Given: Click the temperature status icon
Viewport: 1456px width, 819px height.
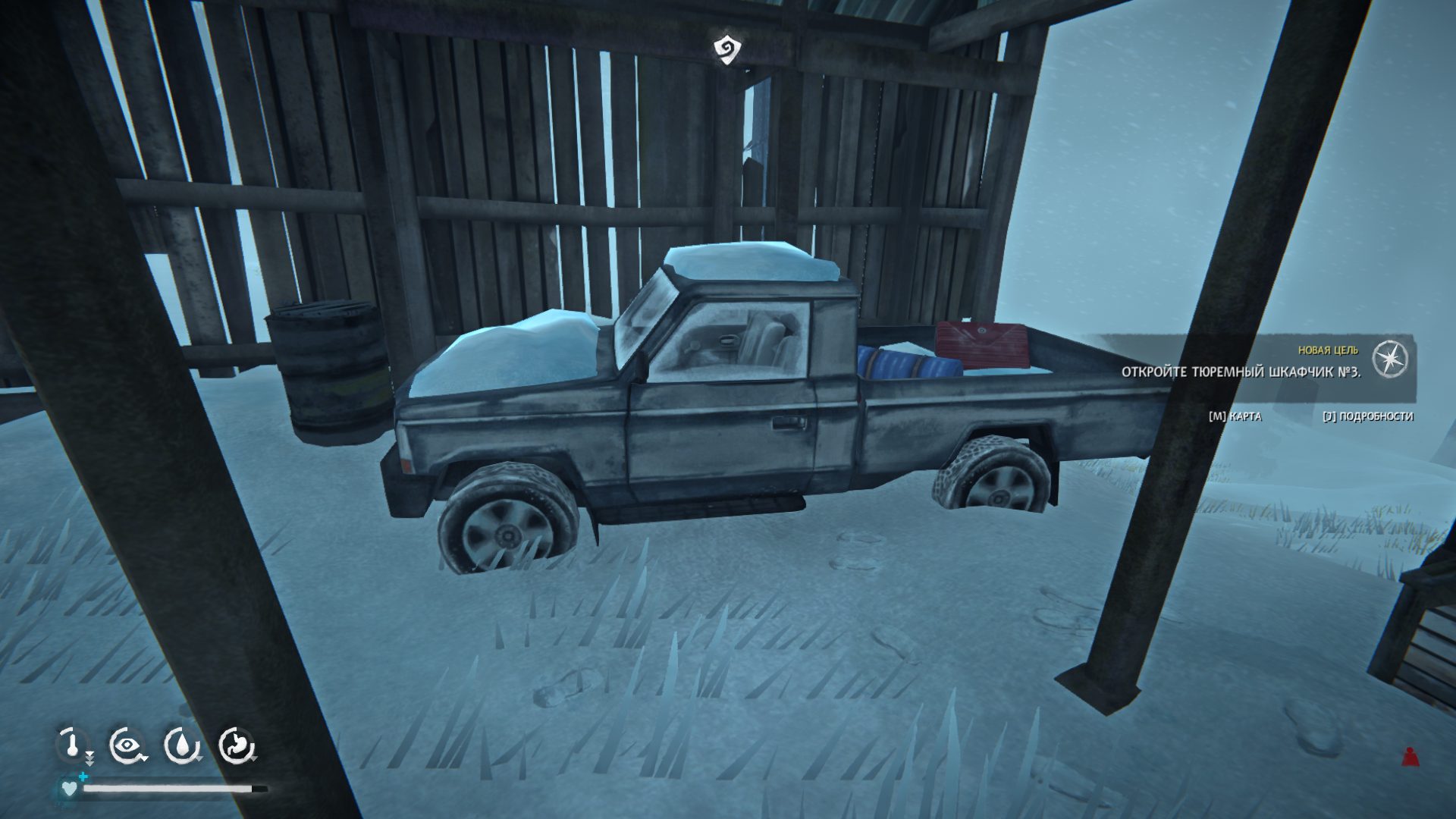Looking at the screenshot, I should 73,745.
